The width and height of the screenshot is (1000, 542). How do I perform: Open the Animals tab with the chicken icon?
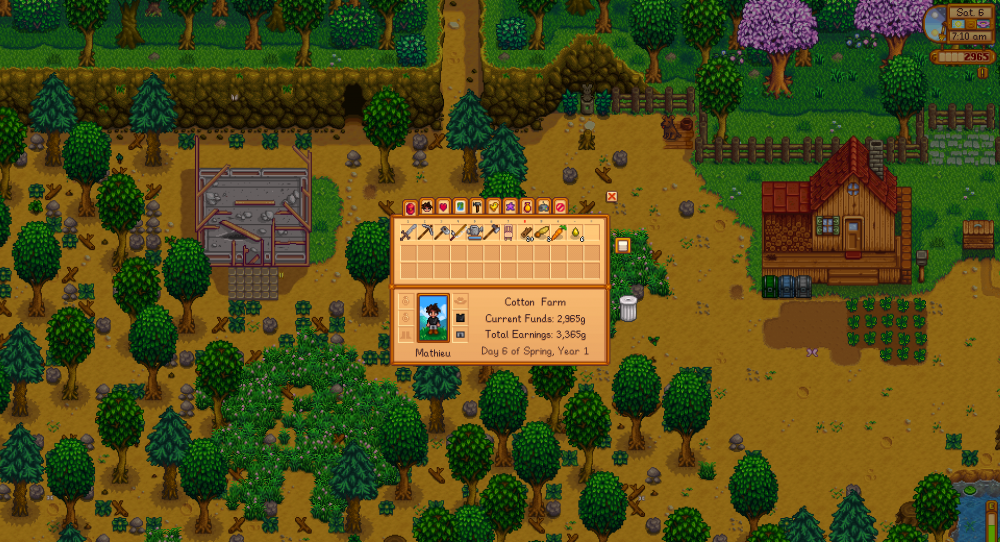point(493,207)
